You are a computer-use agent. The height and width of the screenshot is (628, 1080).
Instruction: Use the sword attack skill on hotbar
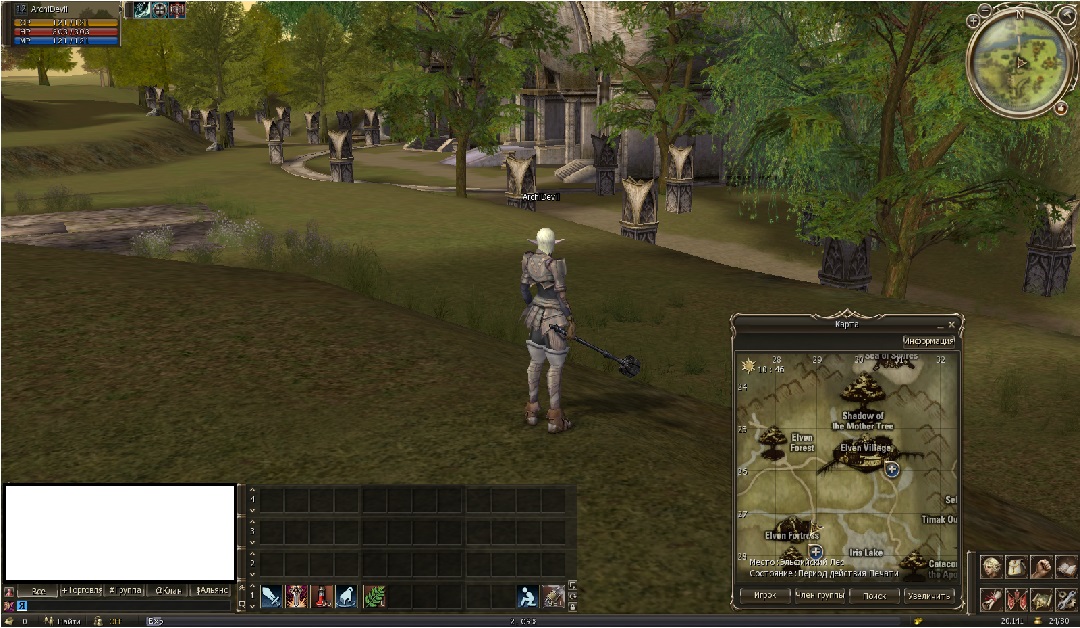[271, 597]
